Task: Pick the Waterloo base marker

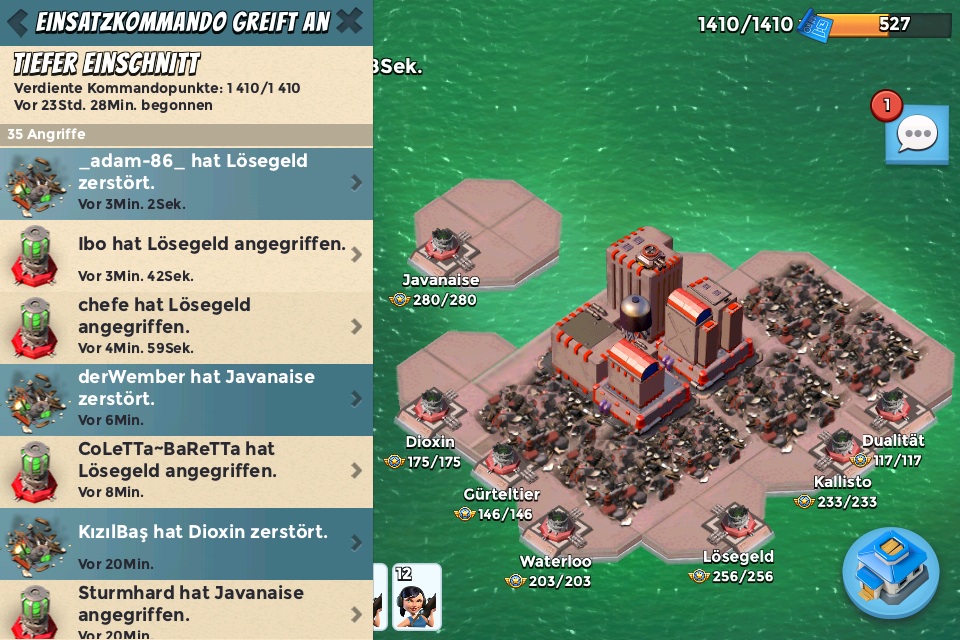Action: point(557,526)
